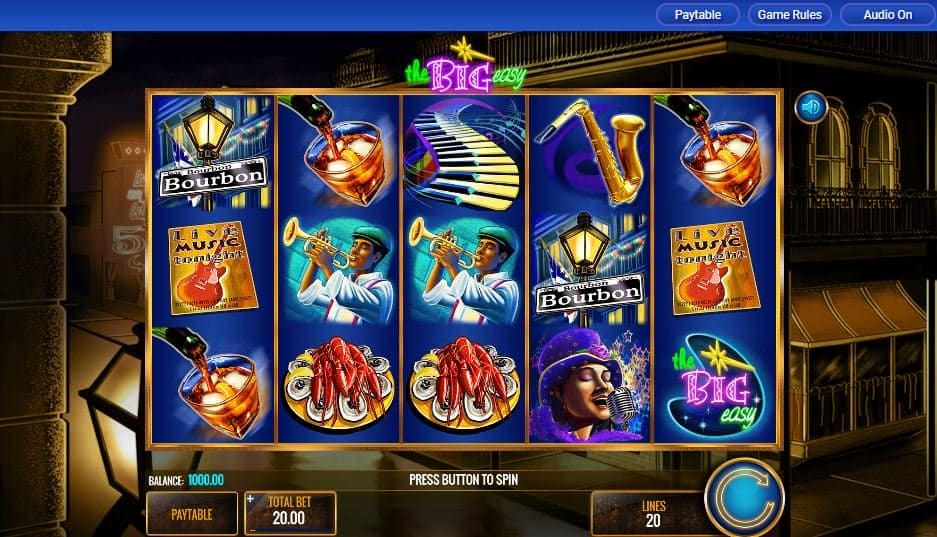Screen dimensions: 937x537
Task: Spin the reels with the blue arrow button
Action: [743, 499]
